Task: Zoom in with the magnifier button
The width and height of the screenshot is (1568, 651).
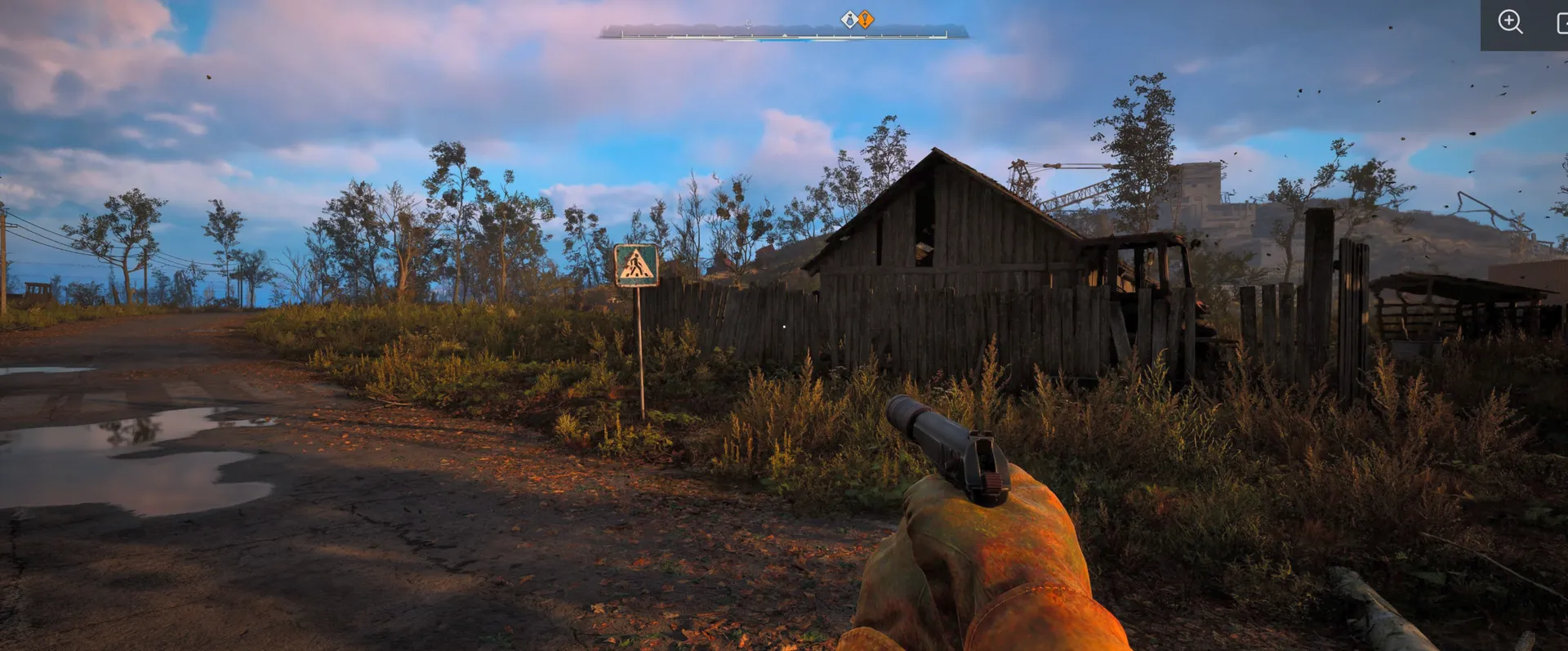Action: [x=1510, y=22]
